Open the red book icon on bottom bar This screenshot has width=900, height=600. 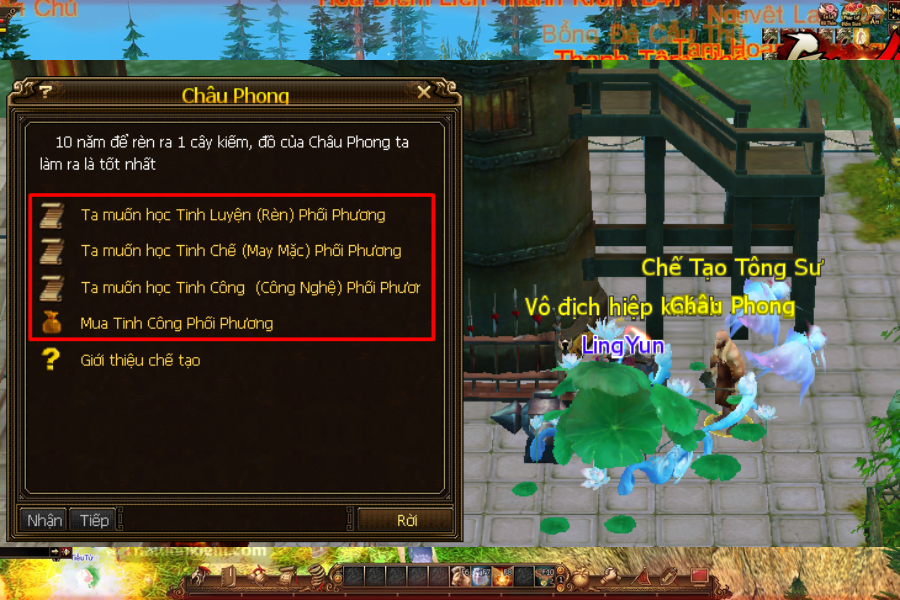(700, 576)
